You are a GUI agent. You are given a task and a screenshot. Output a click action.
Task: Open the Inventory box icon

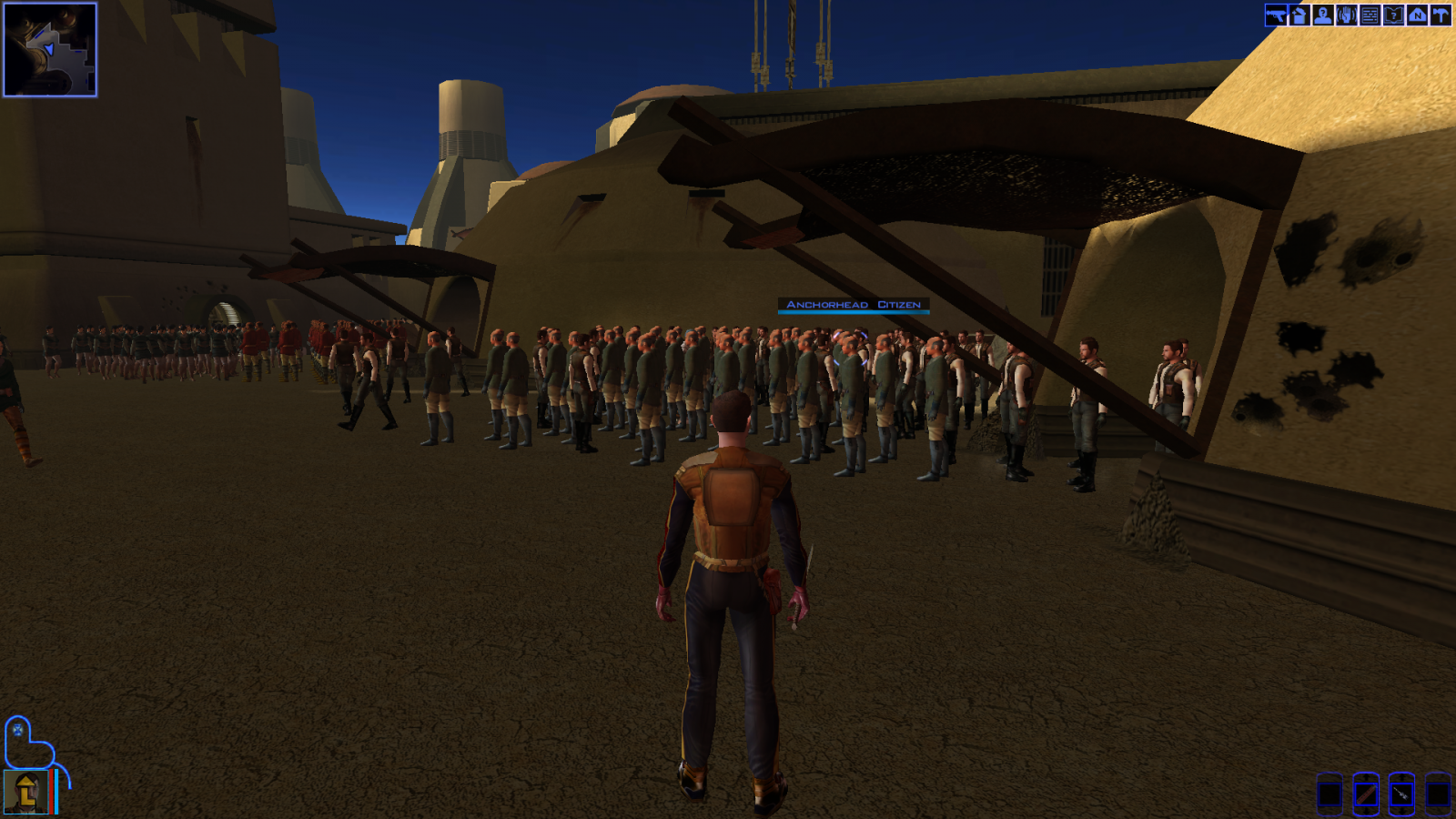pos(1299,15)
